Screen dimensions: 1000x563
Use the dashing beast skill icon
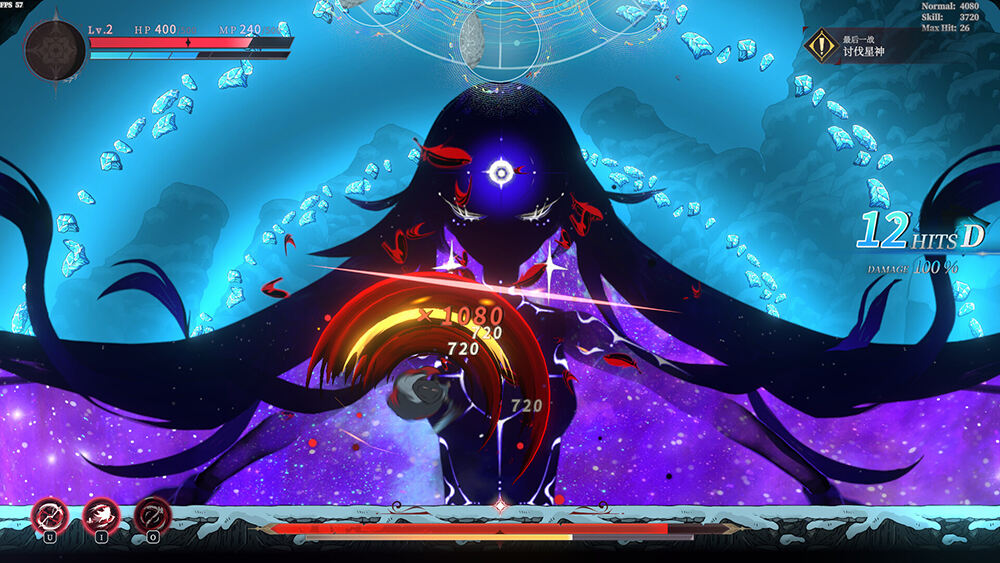[101, 516]
